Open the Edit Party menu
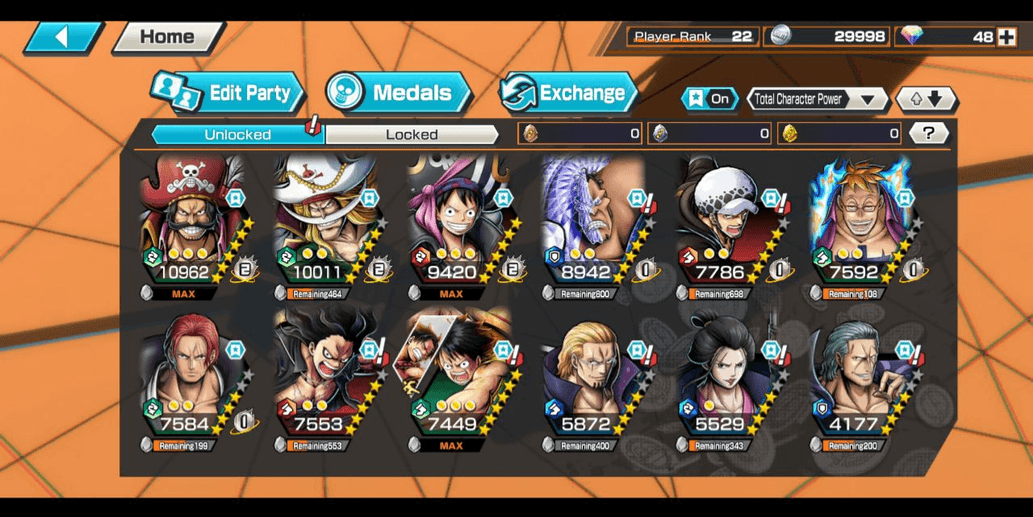This screenshot has width=1033, height=517. [229, 93]
